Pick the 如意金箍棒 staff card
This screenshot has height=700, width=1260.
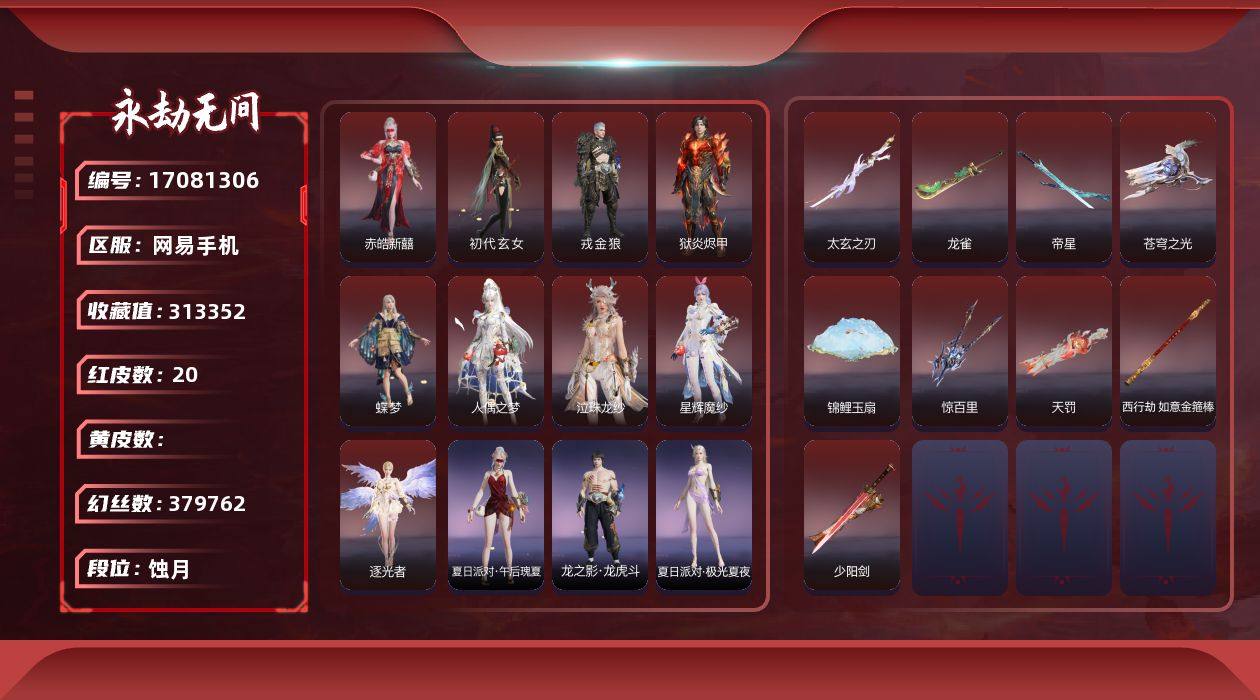[1168, 351]
